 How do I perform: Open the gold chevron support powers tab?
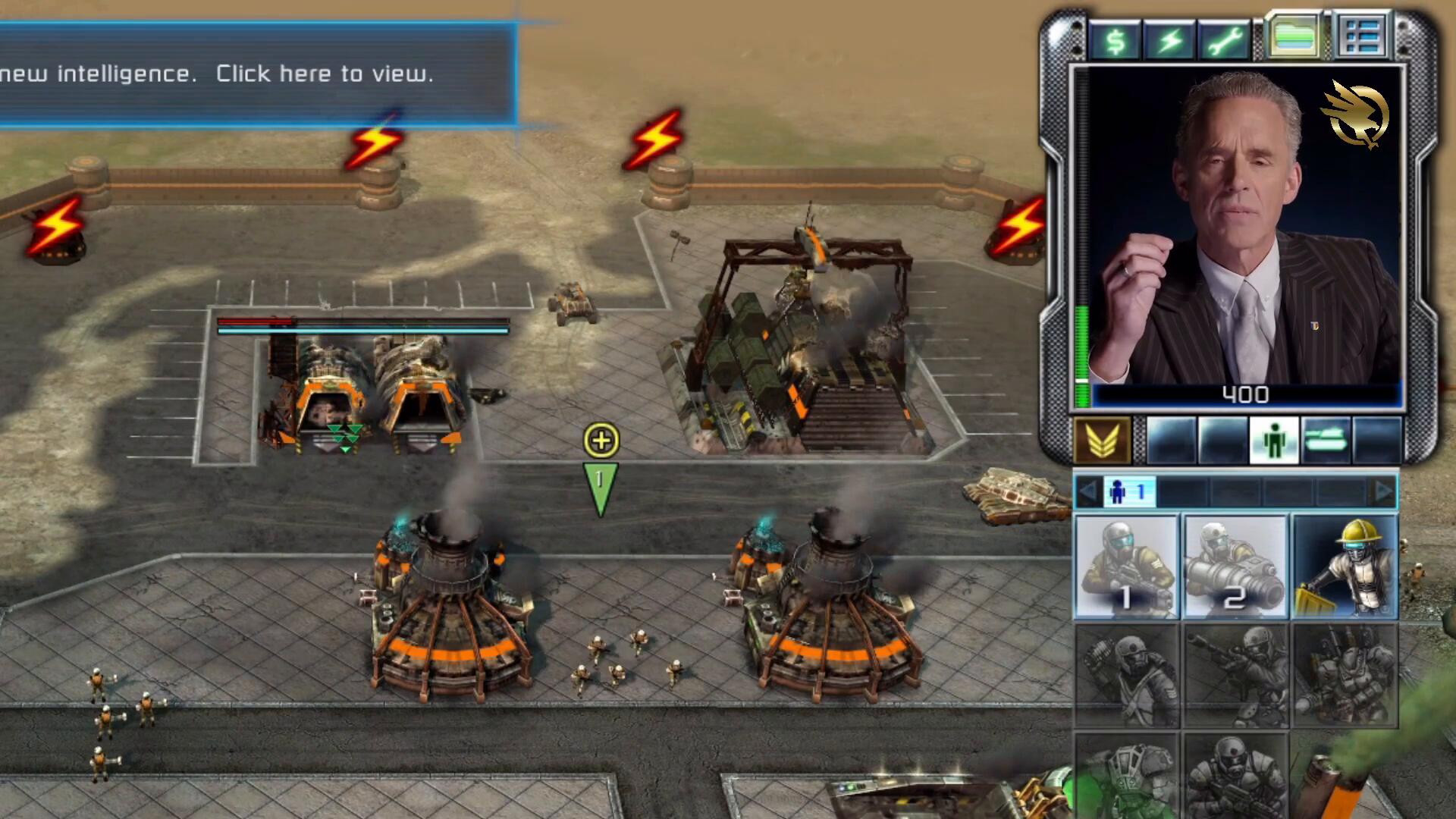pyautogui.click(x=1102, y=441)
